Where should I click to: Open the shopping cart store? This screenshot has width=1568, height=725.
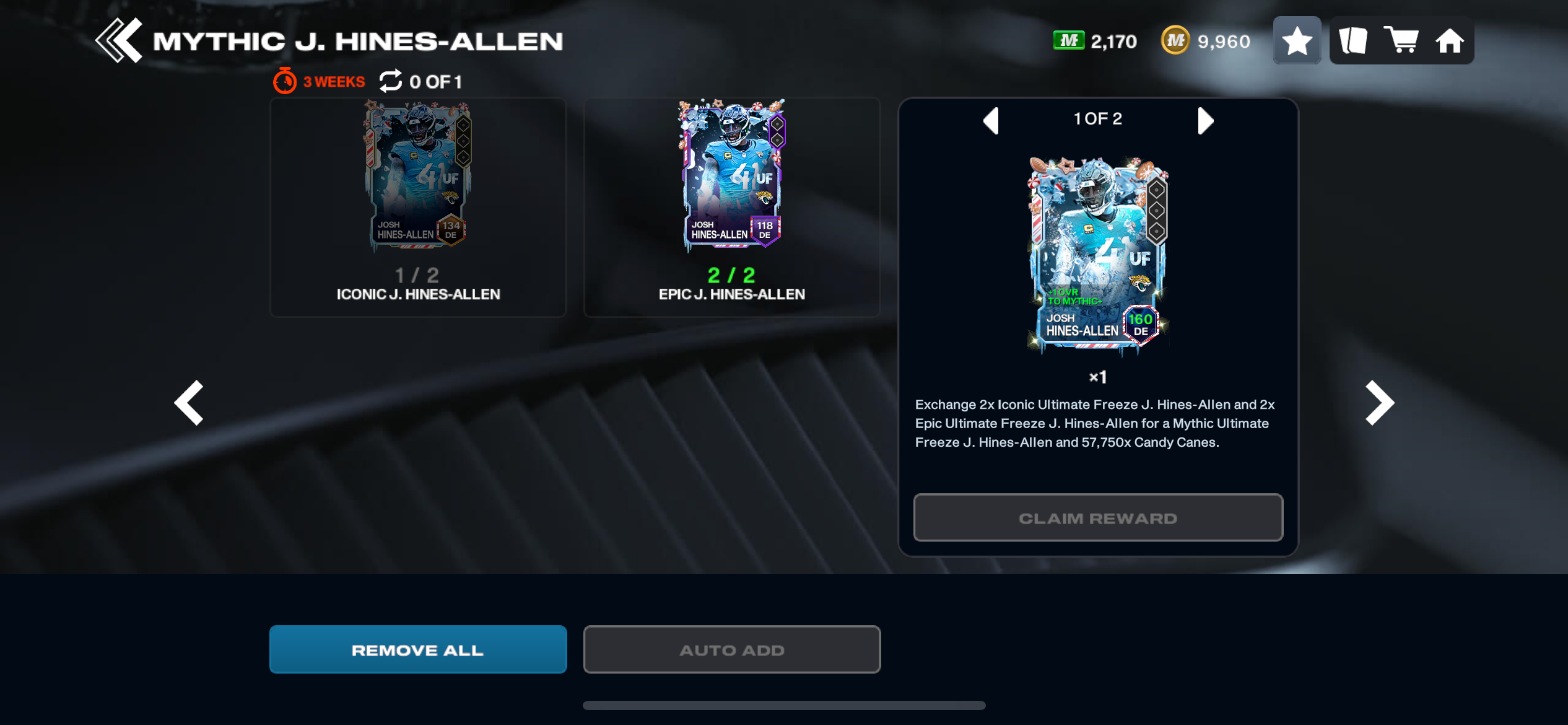coord(1401,41)
